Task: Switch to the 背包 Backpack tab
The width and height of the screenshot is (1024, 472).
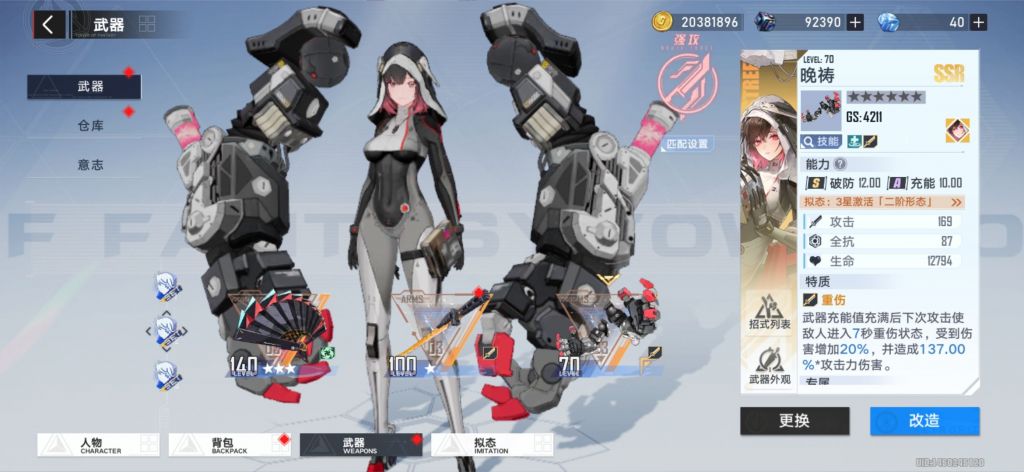Action: tap(229, 445)
